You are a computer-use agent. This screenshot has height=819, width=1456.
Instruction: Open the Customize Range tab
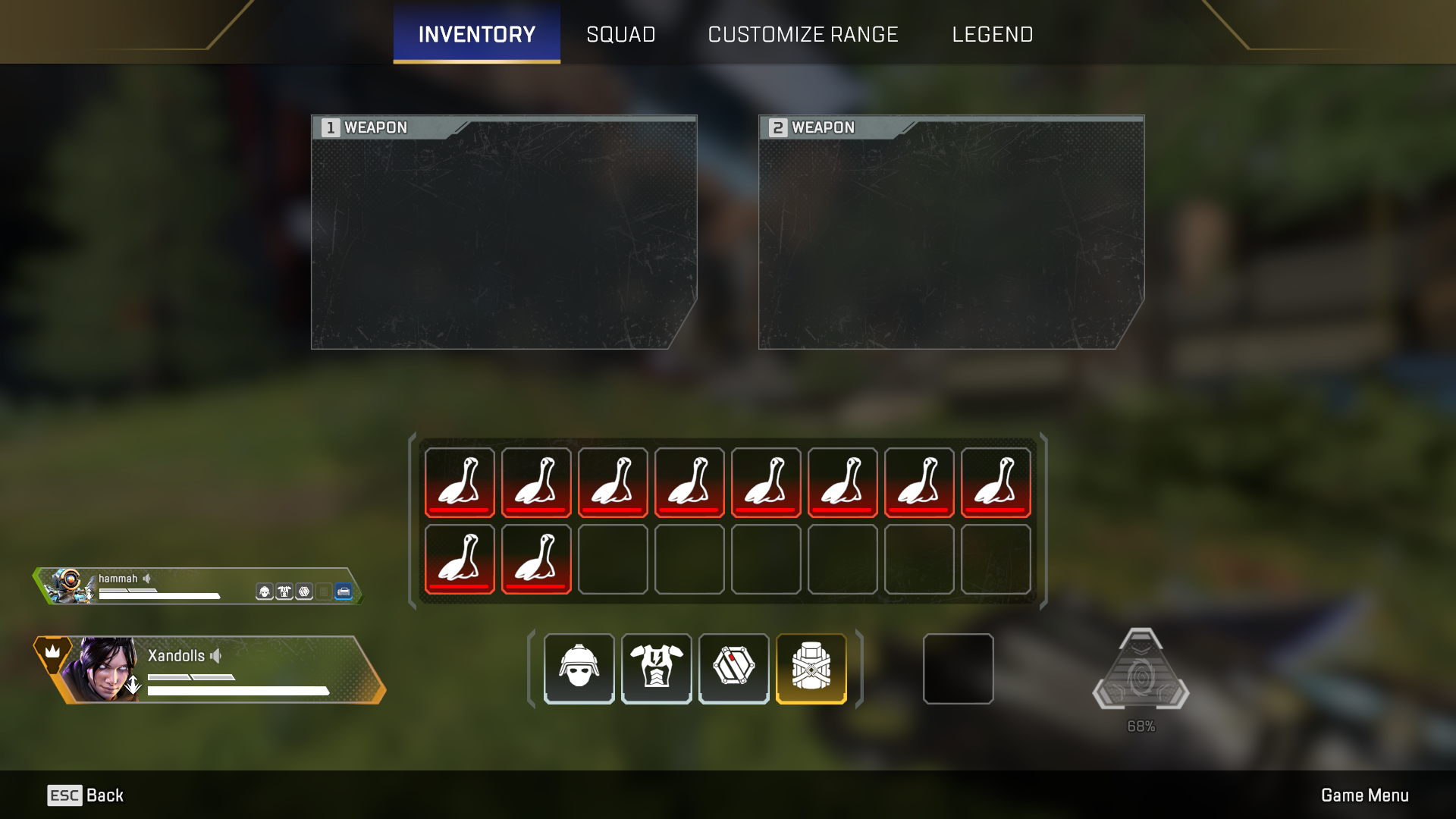click(802, 34)
